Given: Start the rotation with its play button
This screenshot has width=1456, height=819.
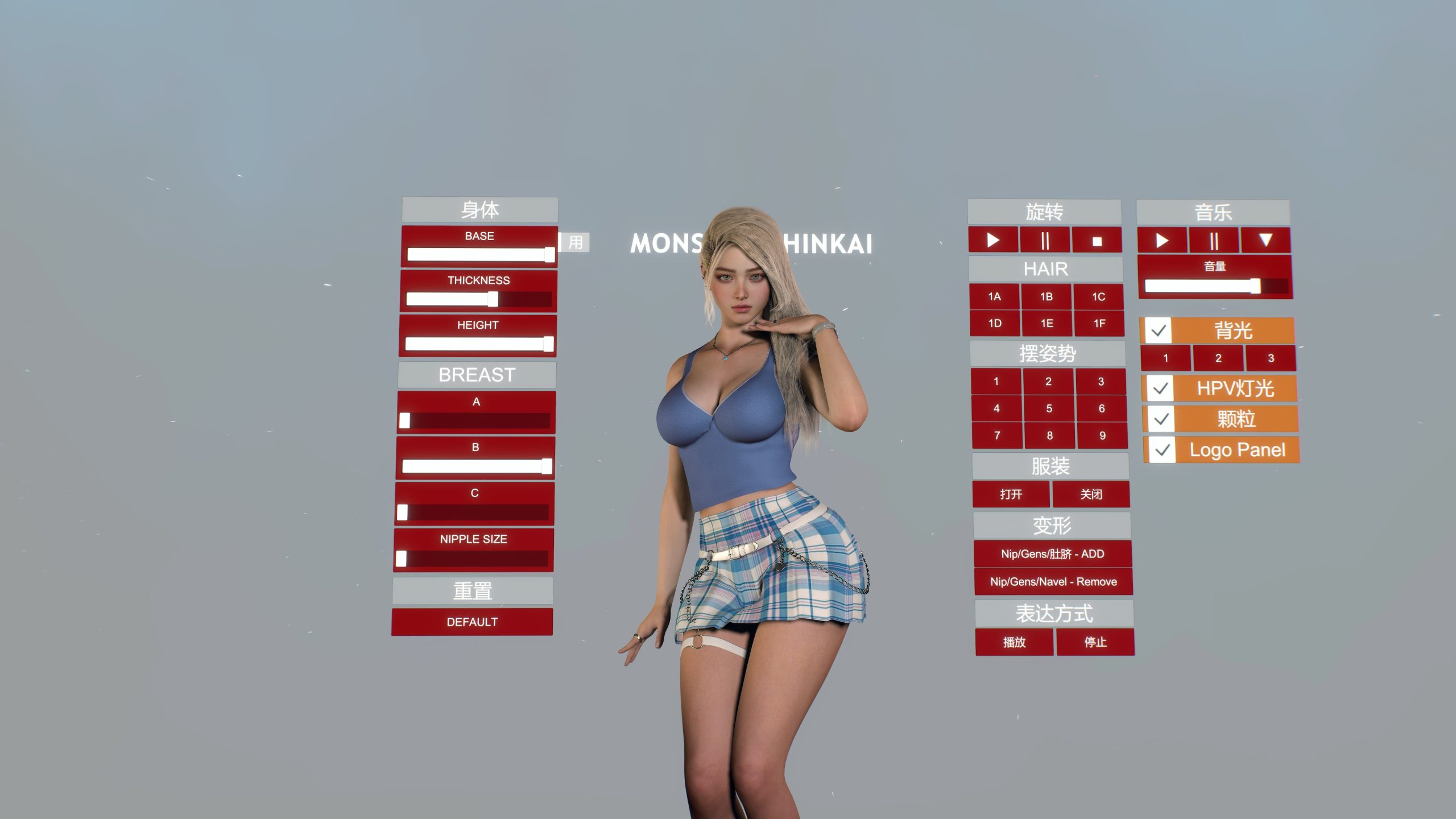Looking at the screenshot, I should coord(993,241).
